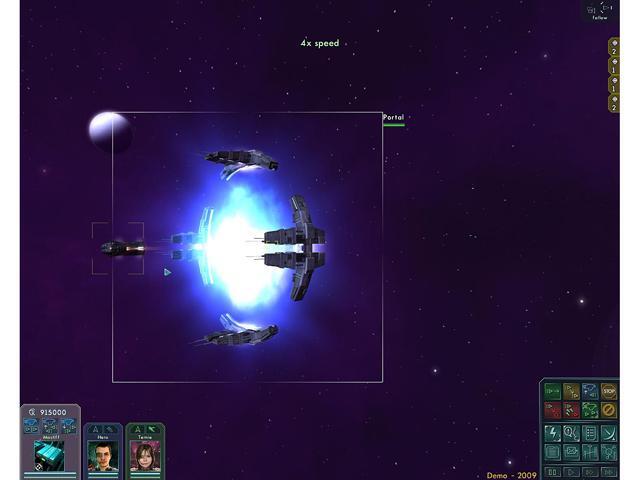Toggle the Follow camera mode

(599, 11)
